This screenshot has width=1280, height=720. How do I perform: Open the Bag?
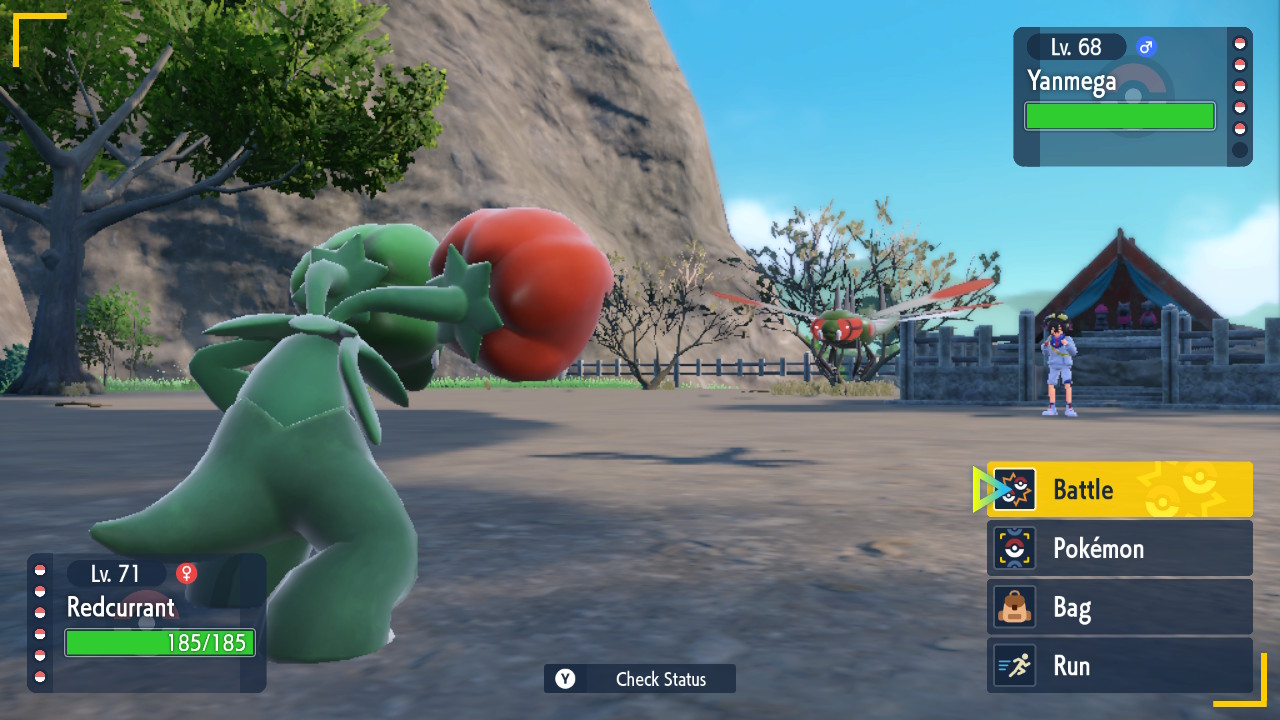tap(1119, 607)
